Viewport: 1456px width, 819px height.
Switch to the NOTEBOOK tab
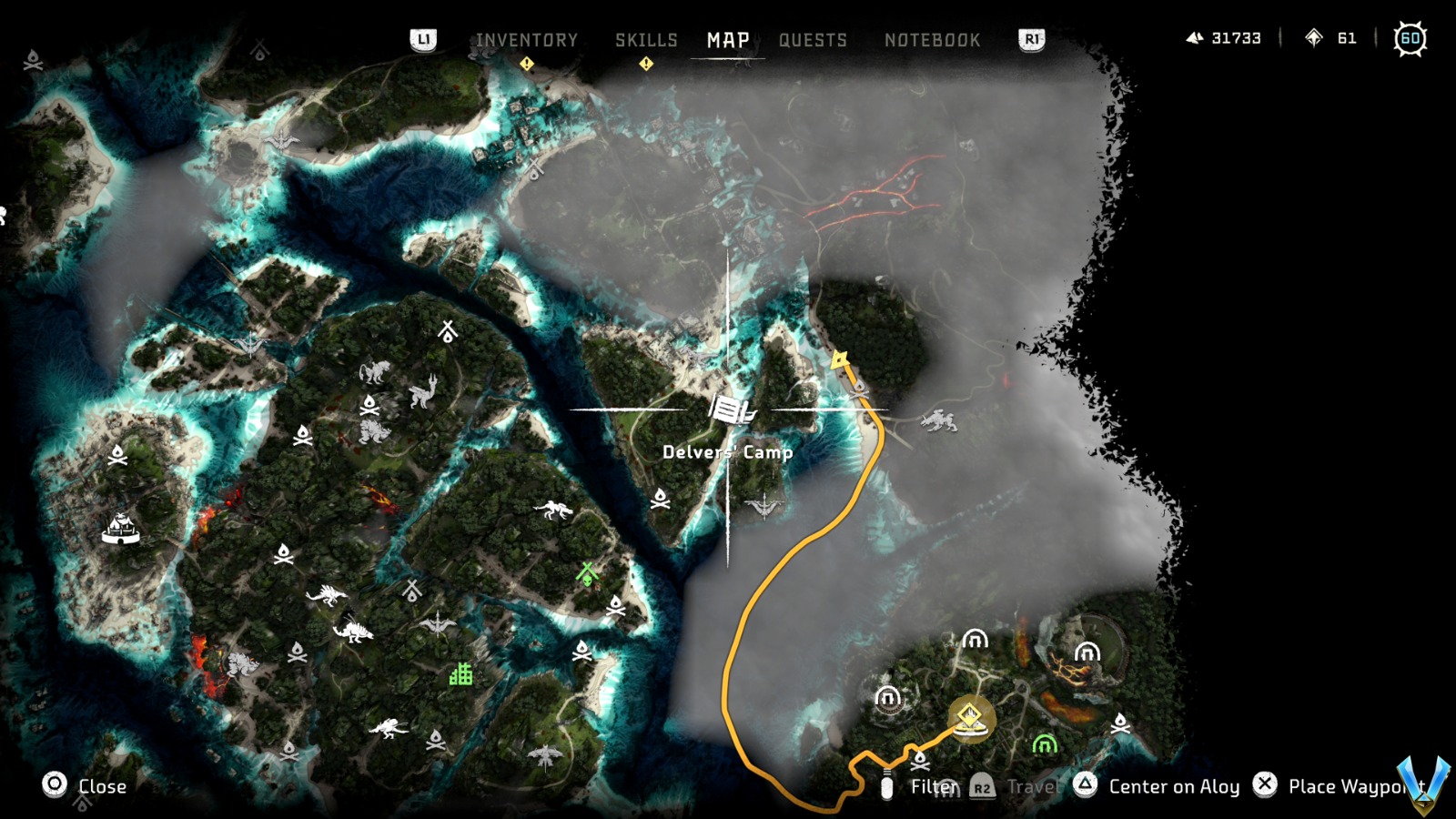pyautogui.click(x=930, y=39)
